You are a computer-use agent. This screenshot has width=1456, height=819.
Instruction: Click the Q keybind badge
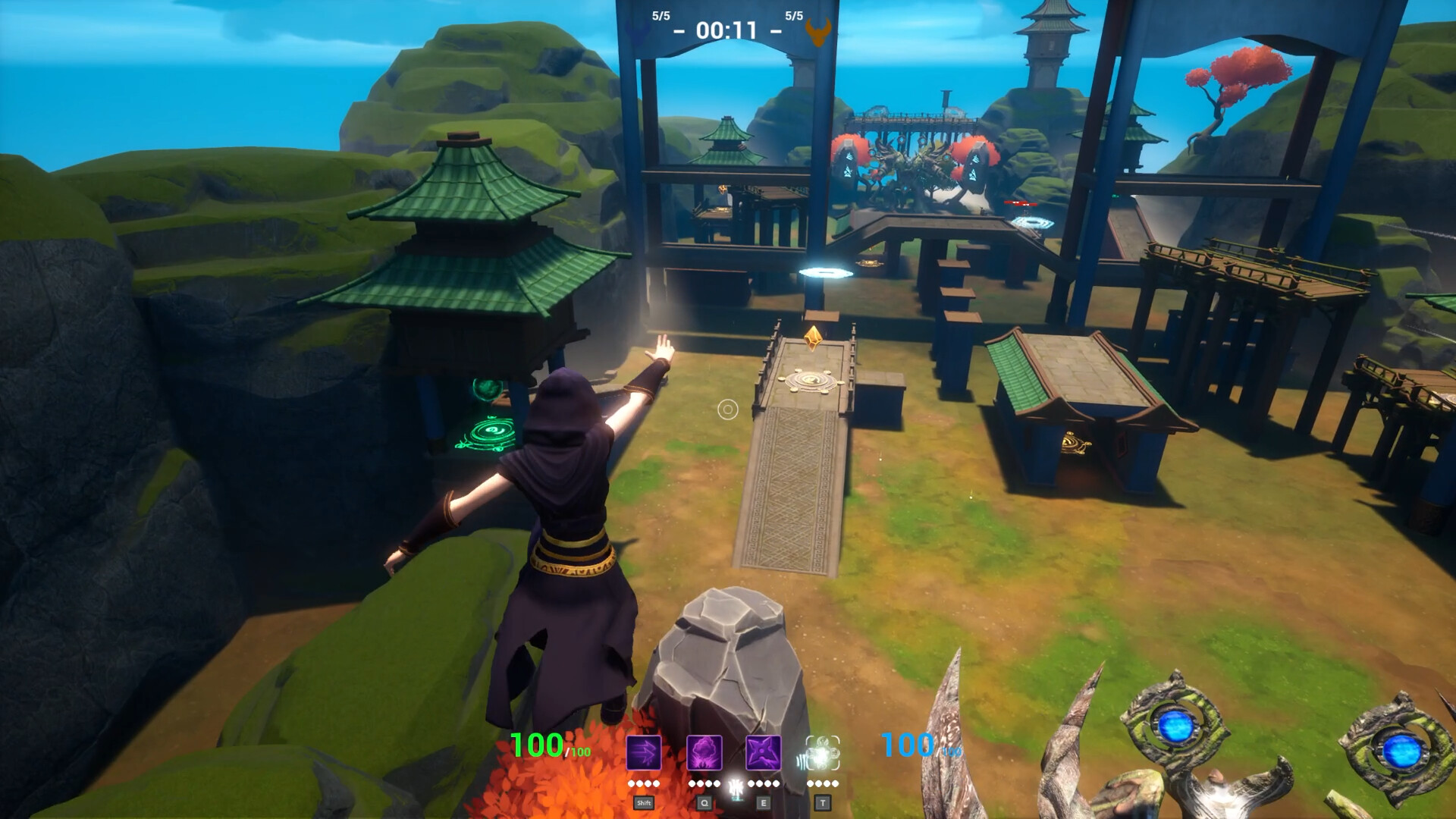[704, 802]
